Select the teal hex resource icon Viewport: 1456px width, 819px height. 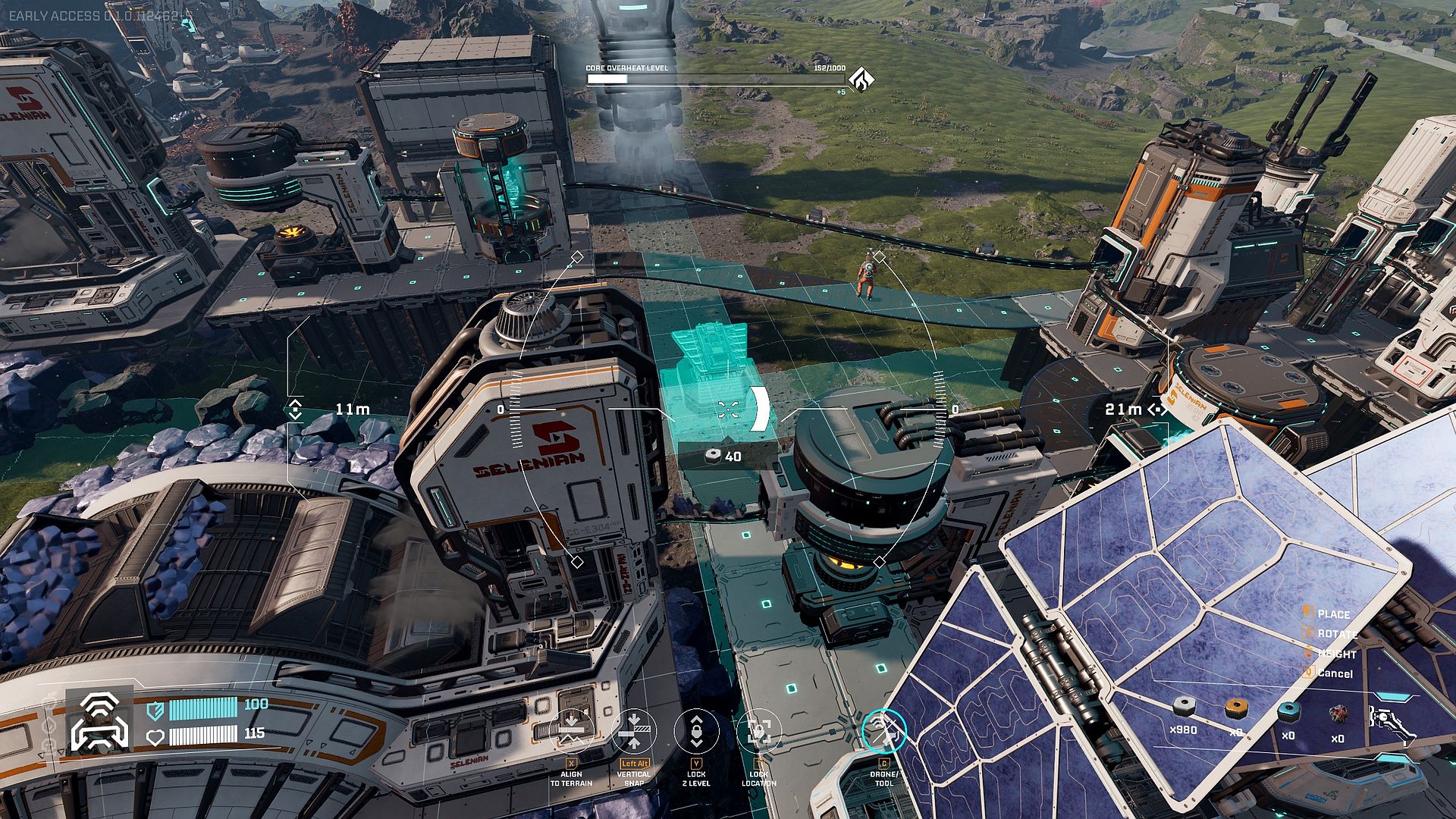coord(1288,711)
